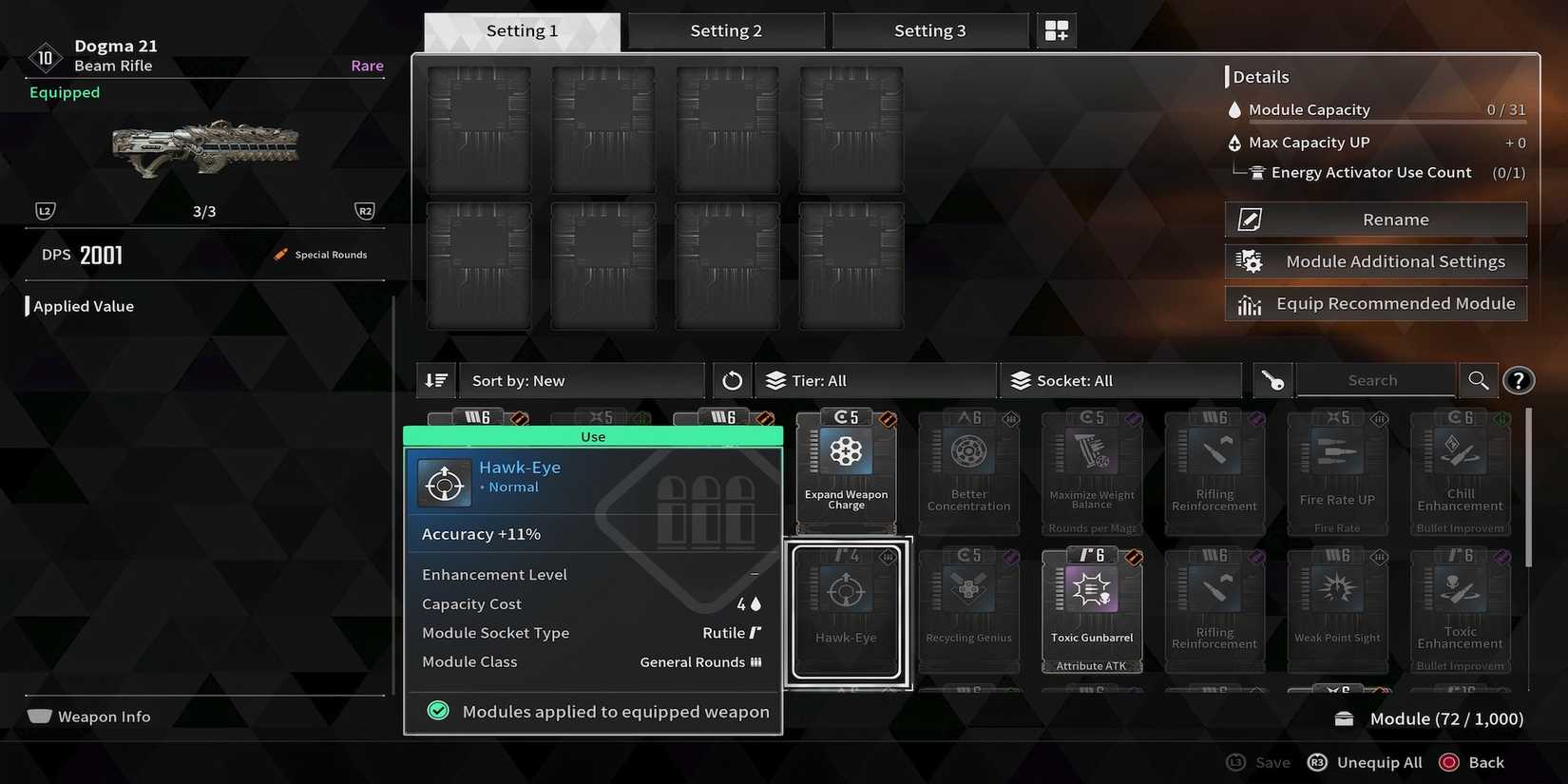Click inside the Search input field
Screen dimensions: 1568x784
coord(1375,379)
